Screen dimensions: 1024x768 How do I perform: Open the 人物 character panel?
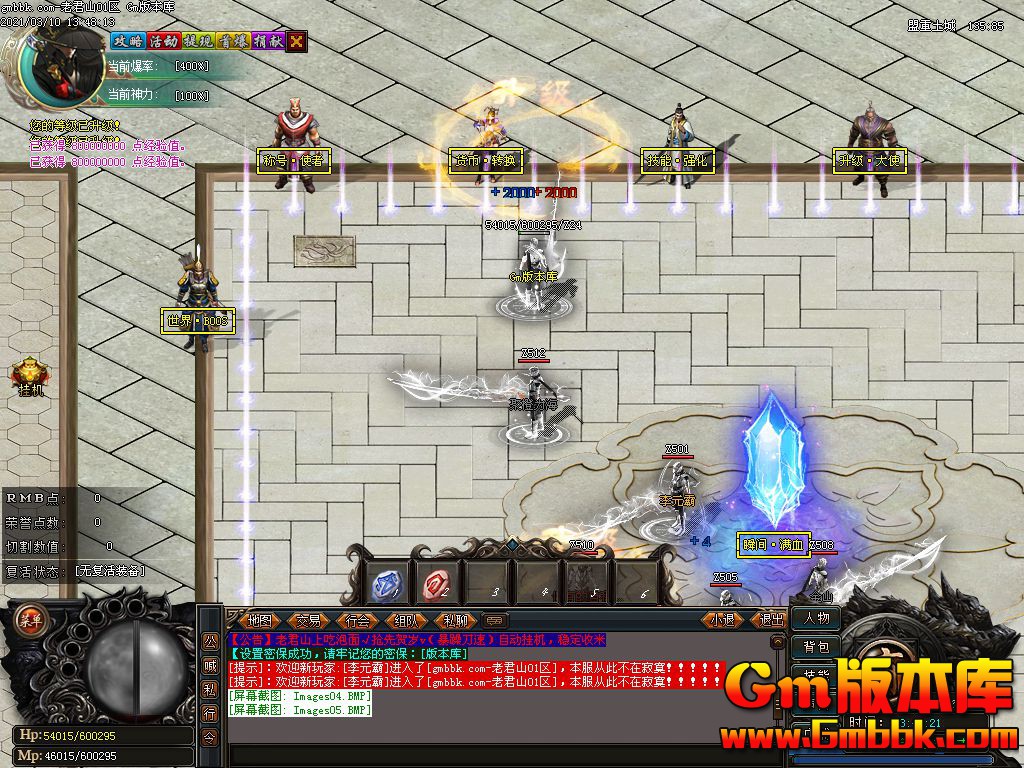[x=816, y=618]
